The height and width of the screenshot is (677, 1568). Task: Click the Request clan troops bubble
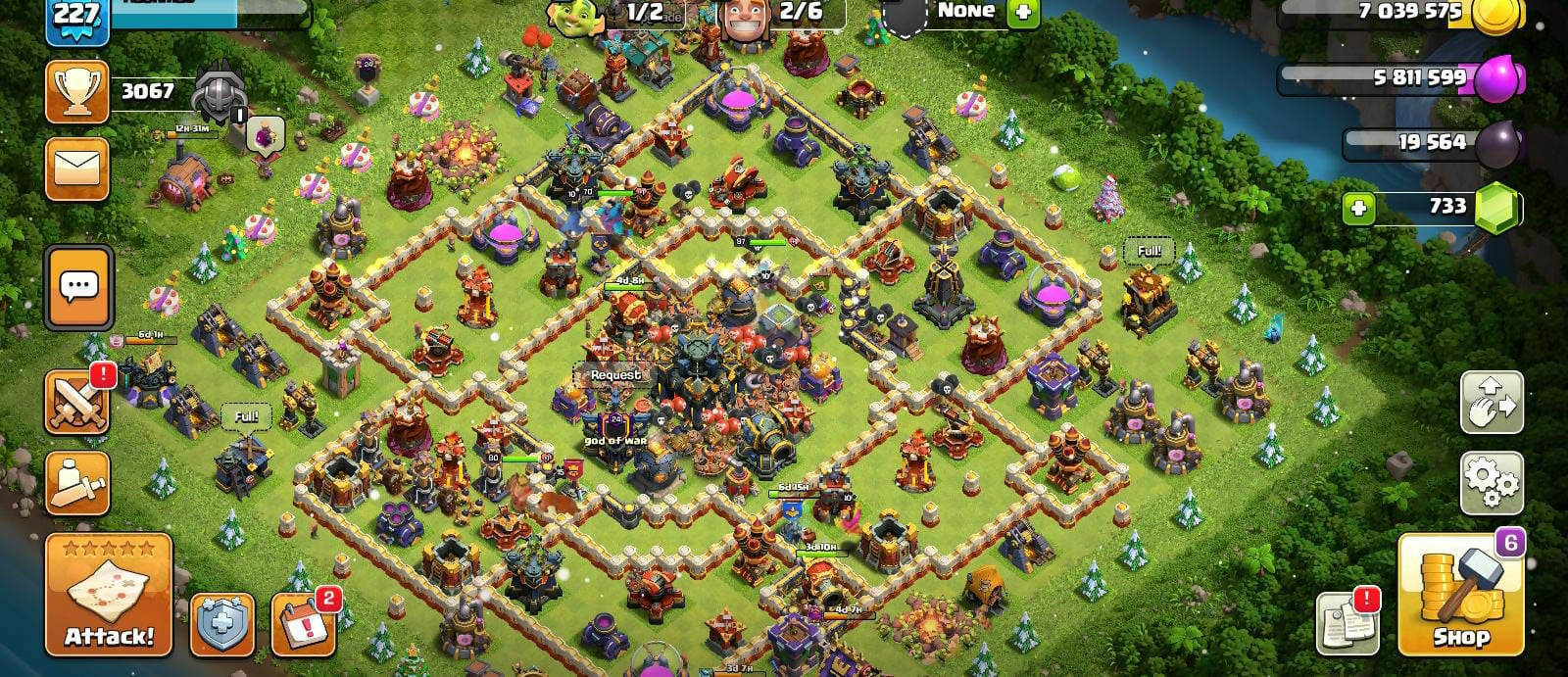click(615, 375)
